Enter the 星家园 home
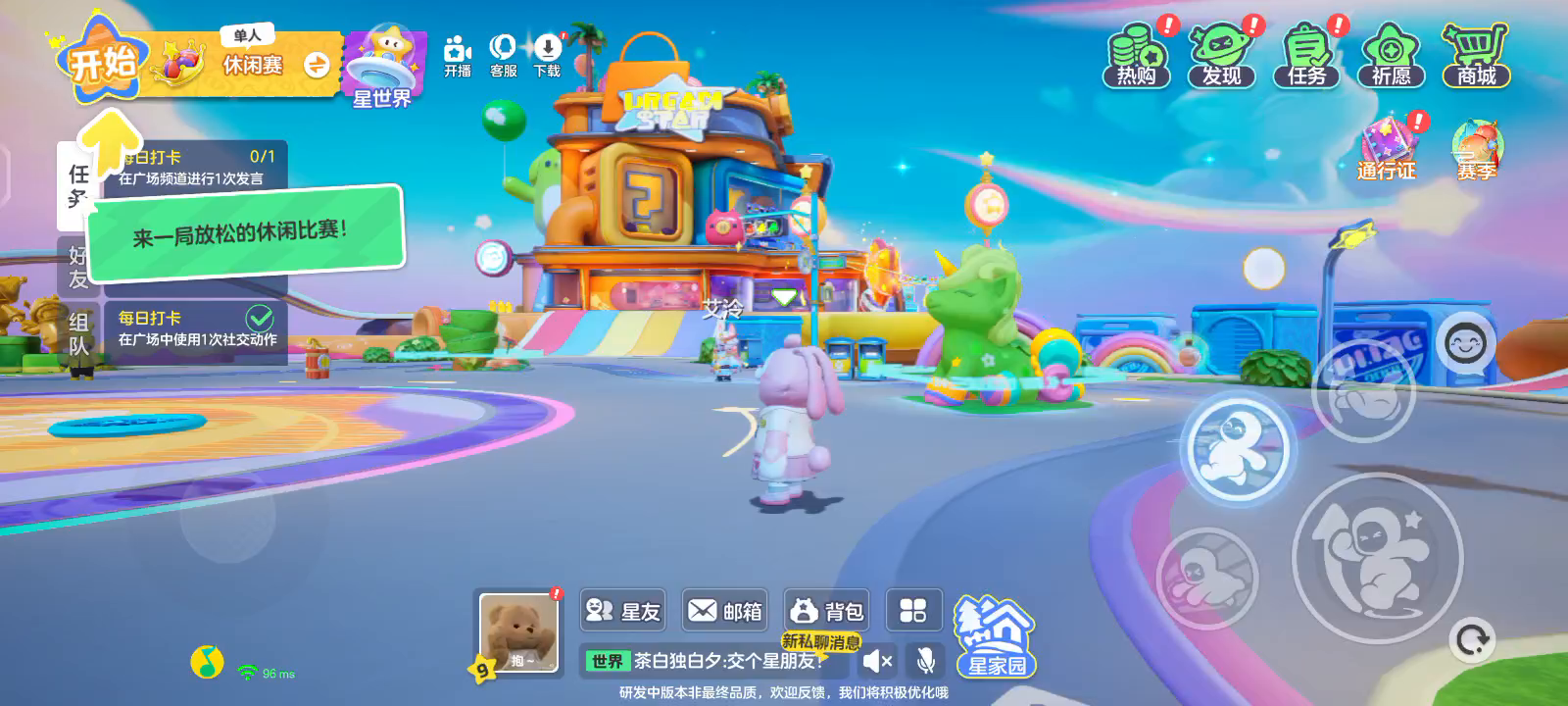The height and width of the screenshot is (706, 1568). coord(996,637)
